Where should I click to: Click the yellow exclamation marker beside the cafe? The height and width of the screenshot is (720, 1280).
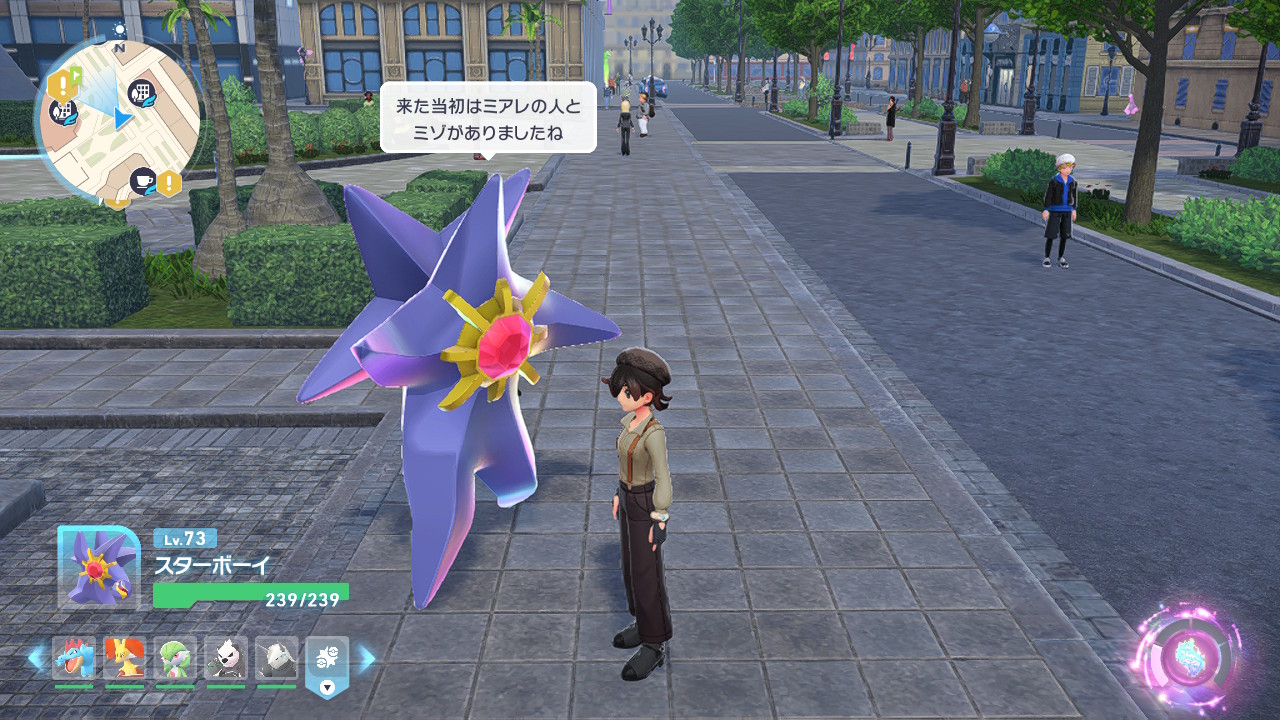[169, 183]
